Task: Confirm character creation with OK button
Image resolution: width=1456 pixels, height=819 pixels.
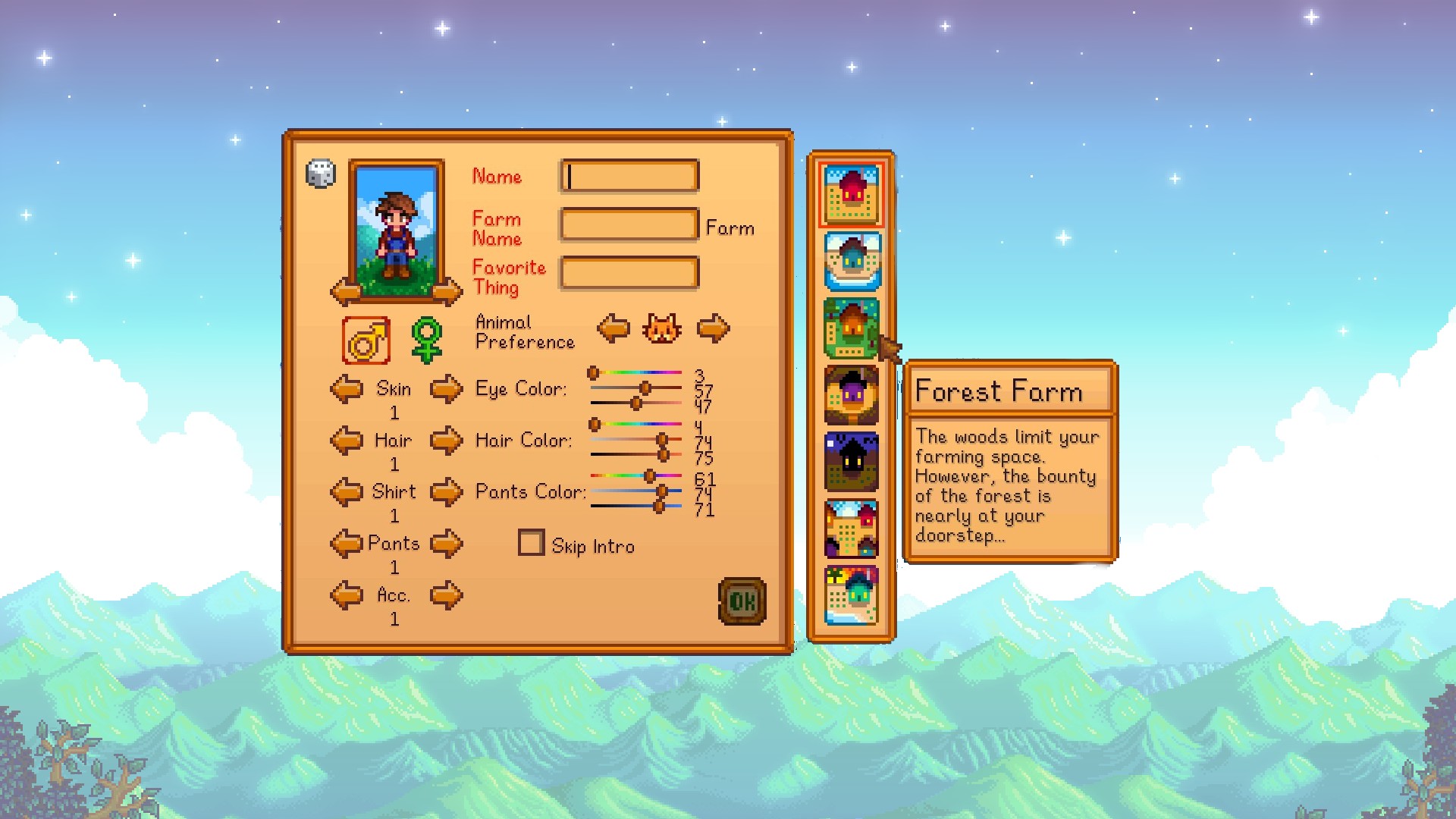Action: pos(742,599)
